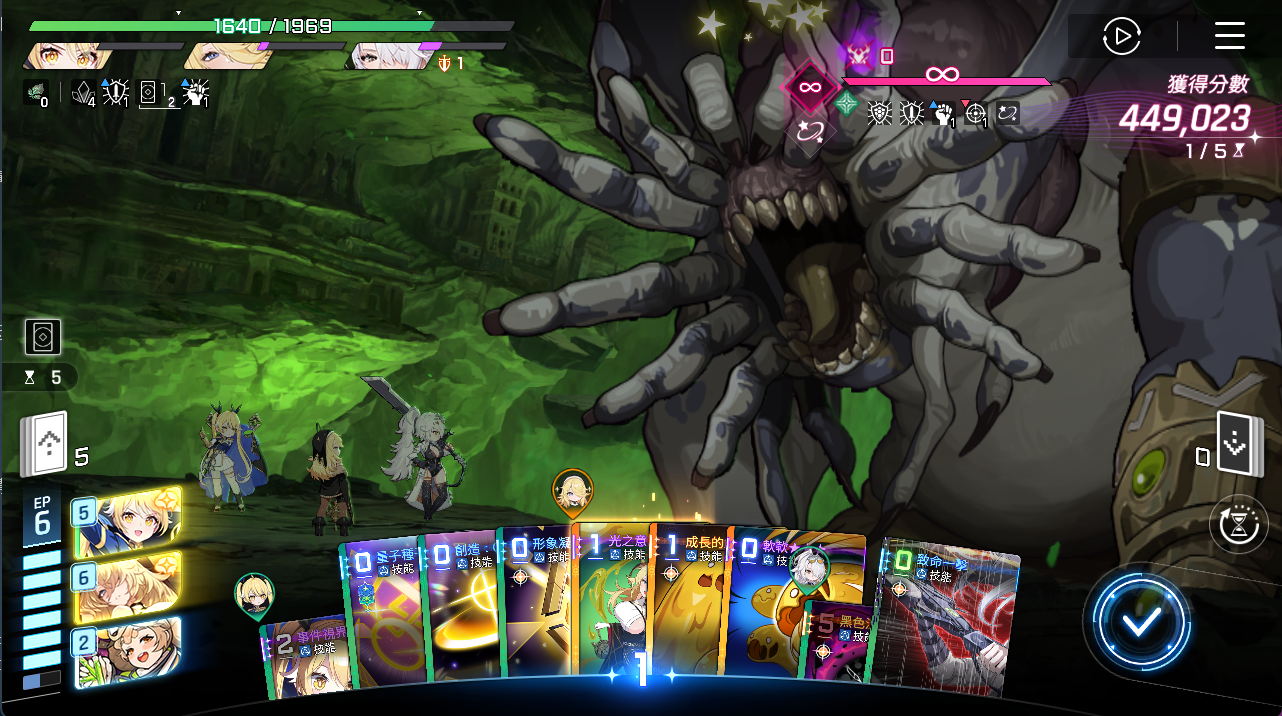This screenshot has width=1282, height=716.
Task: Open the hamburger menu
Action: [x=1229, y=36]
